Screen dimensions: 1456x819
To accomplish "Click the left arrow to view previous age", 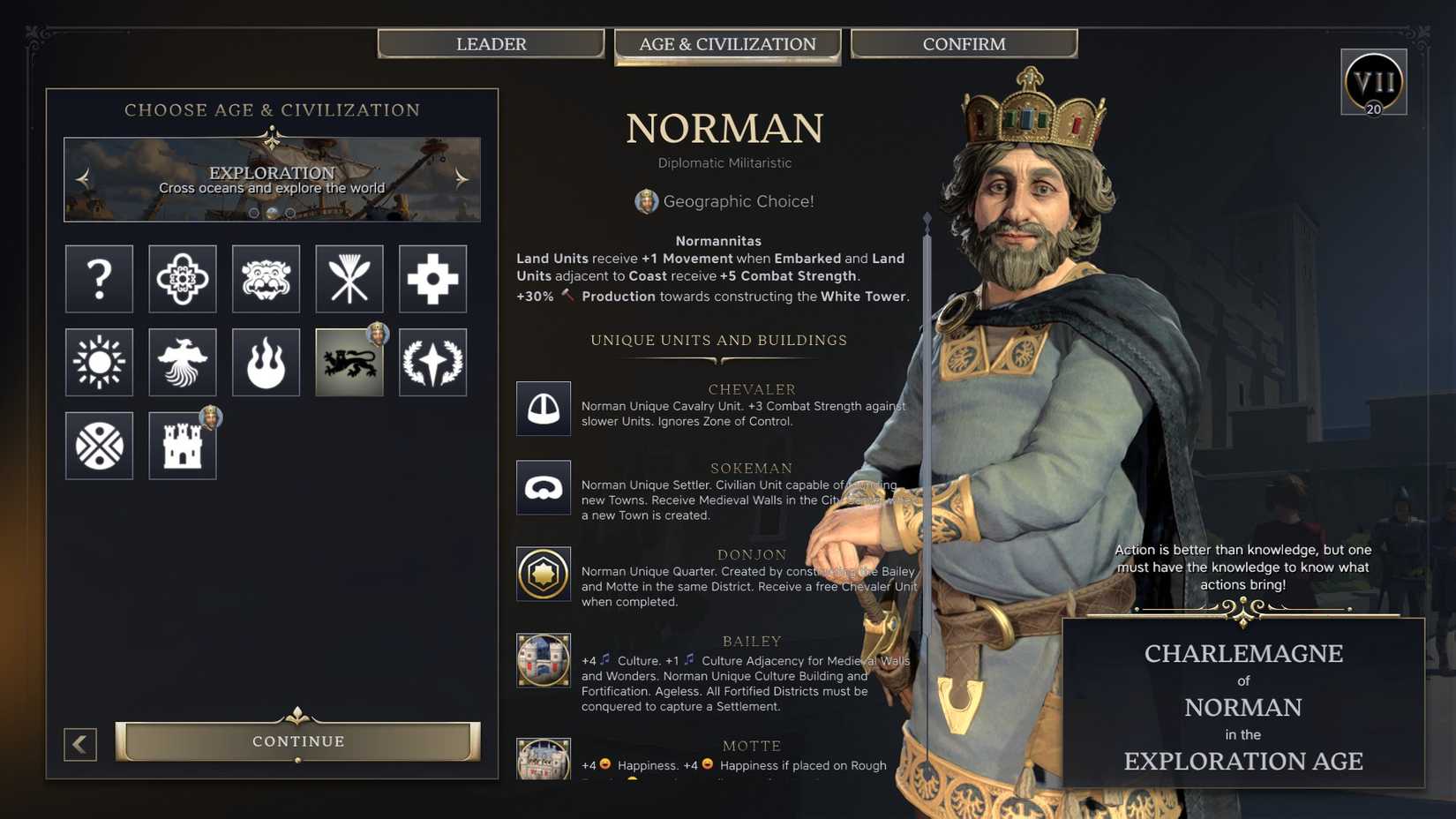I will 82,178.
